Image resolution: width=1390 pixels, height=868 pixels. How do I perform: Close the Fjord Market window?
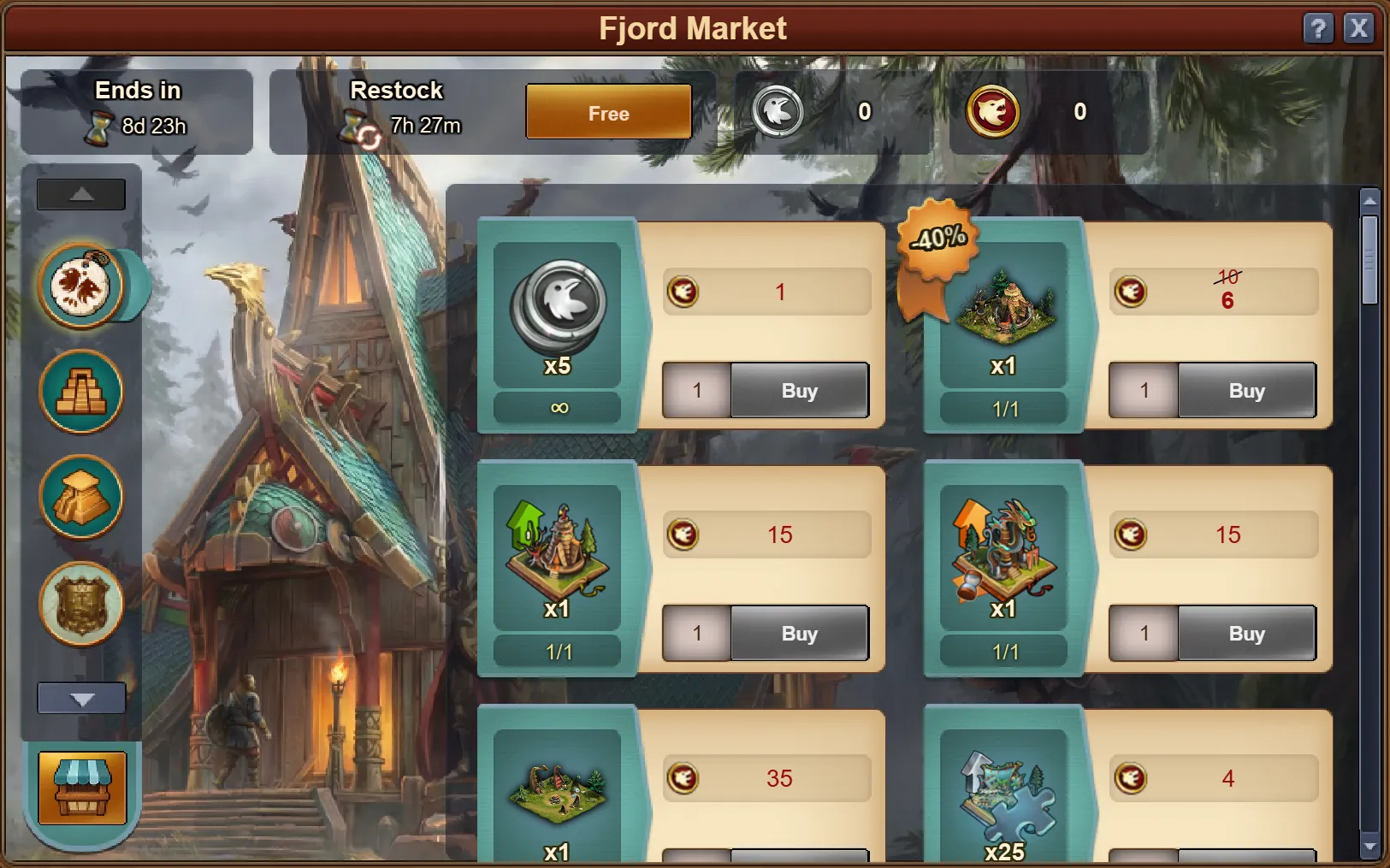1358,28
